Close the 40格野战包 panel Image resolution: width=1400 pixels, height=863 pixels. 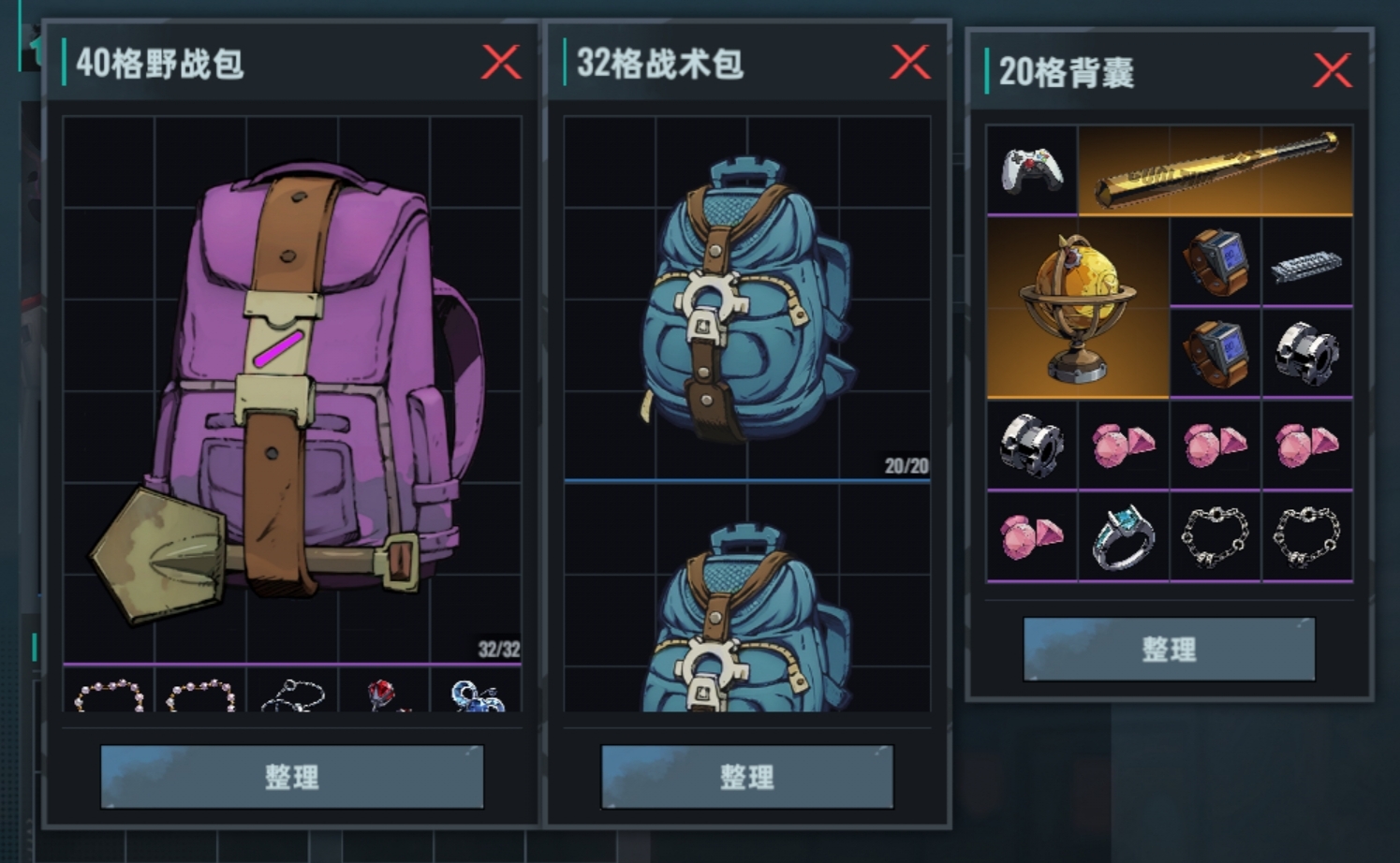[x=502, y=63]
